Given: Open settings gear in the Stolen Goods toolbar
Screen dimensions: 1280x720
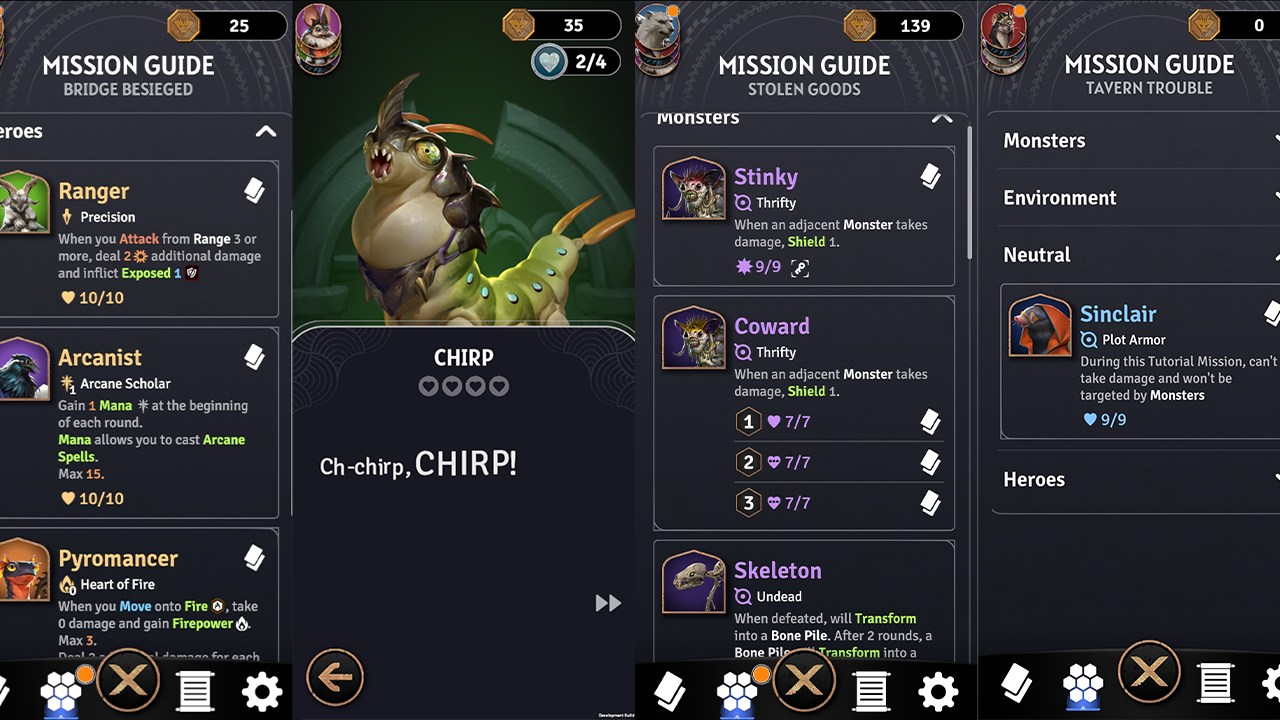Looking at the screenshot, I should point(937,690).
